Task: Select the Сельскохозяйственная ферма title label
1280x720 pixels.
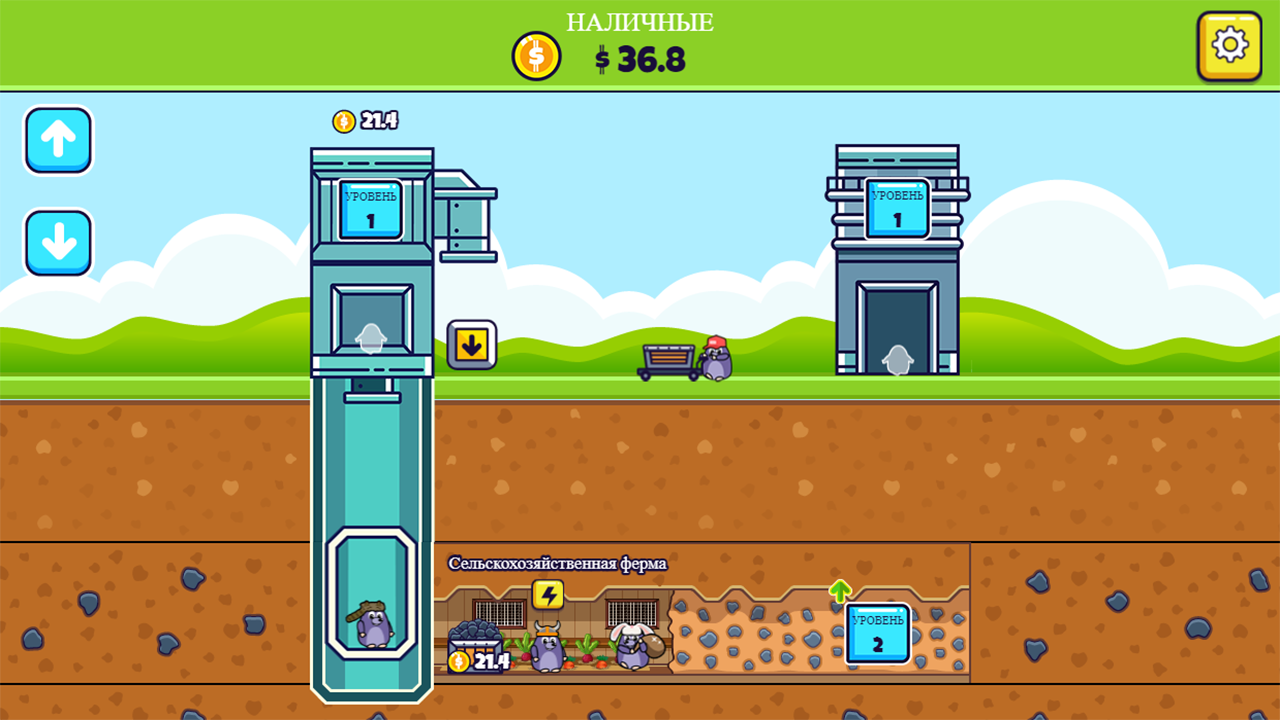Action: (x=557, y=560)
